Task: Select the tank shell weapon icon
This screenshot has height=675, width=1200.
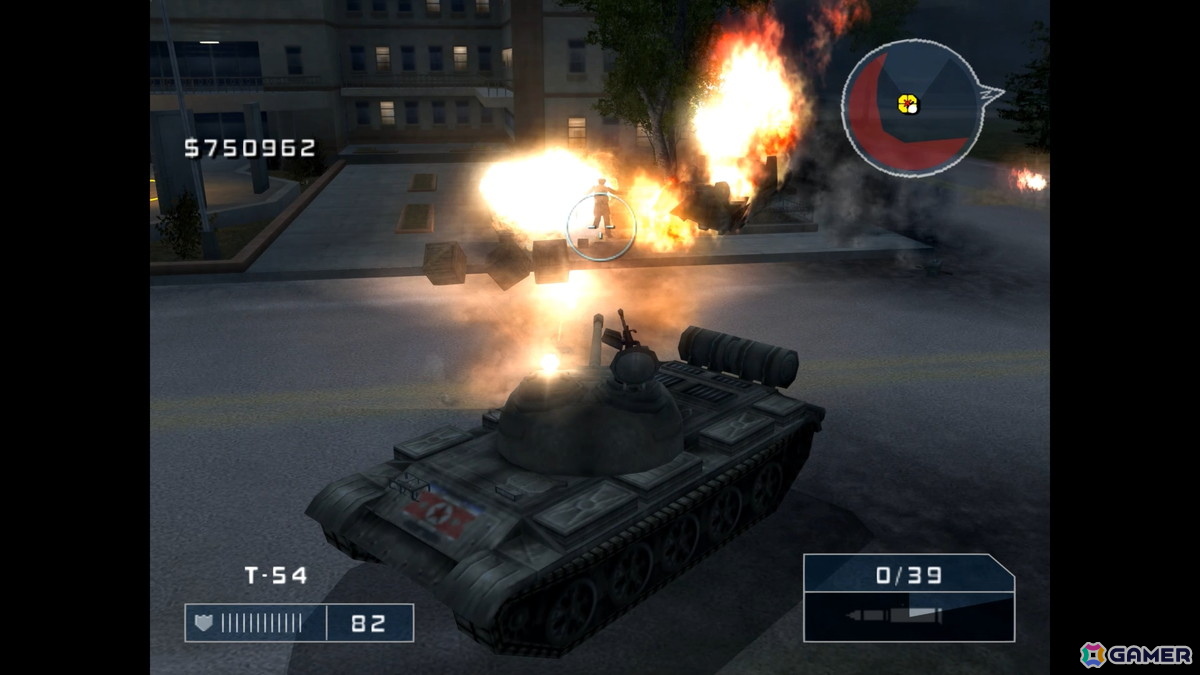Action: (894, 616)
